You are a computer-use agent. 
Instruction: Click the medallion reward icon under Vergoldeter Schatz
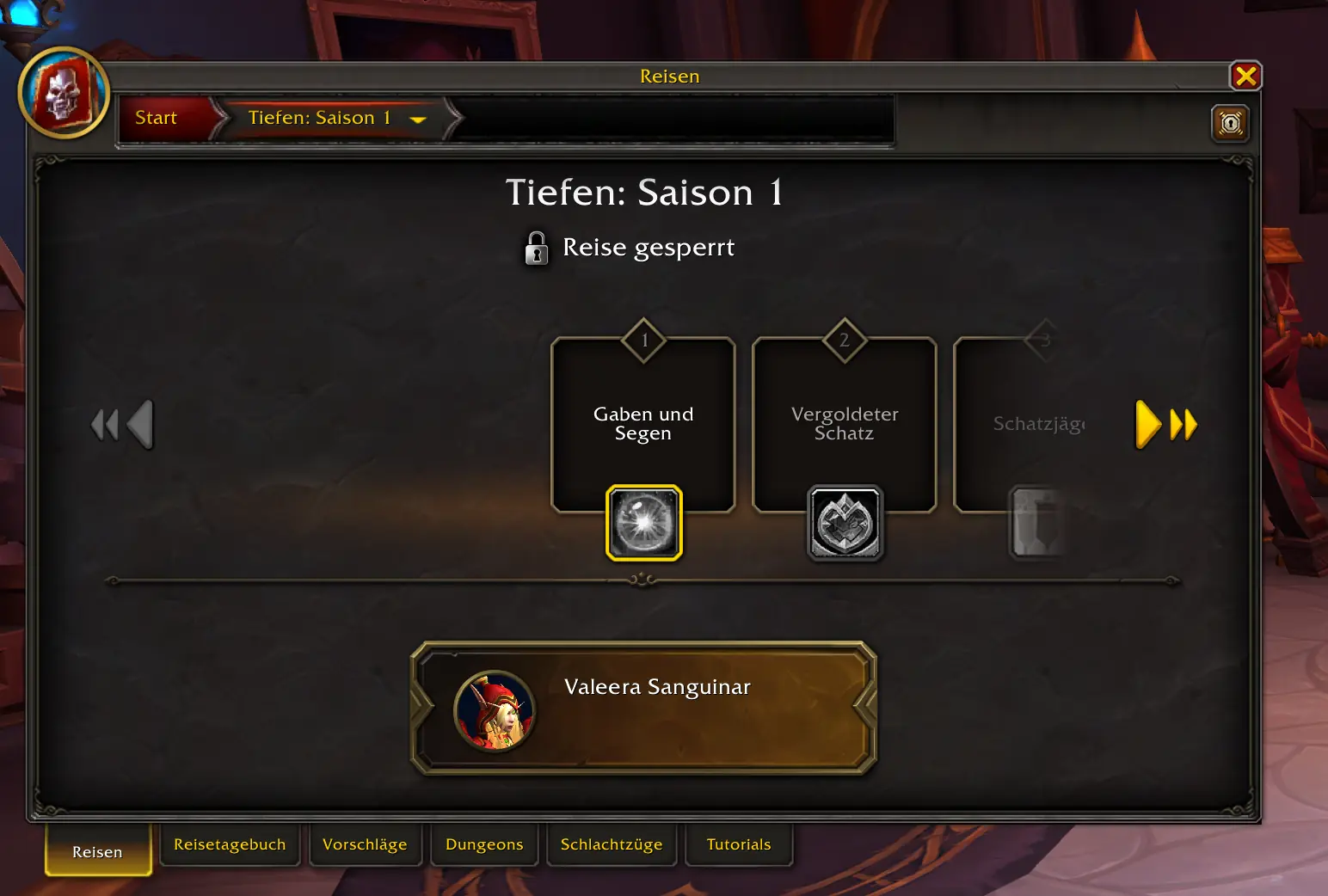(x=844, y=522)
